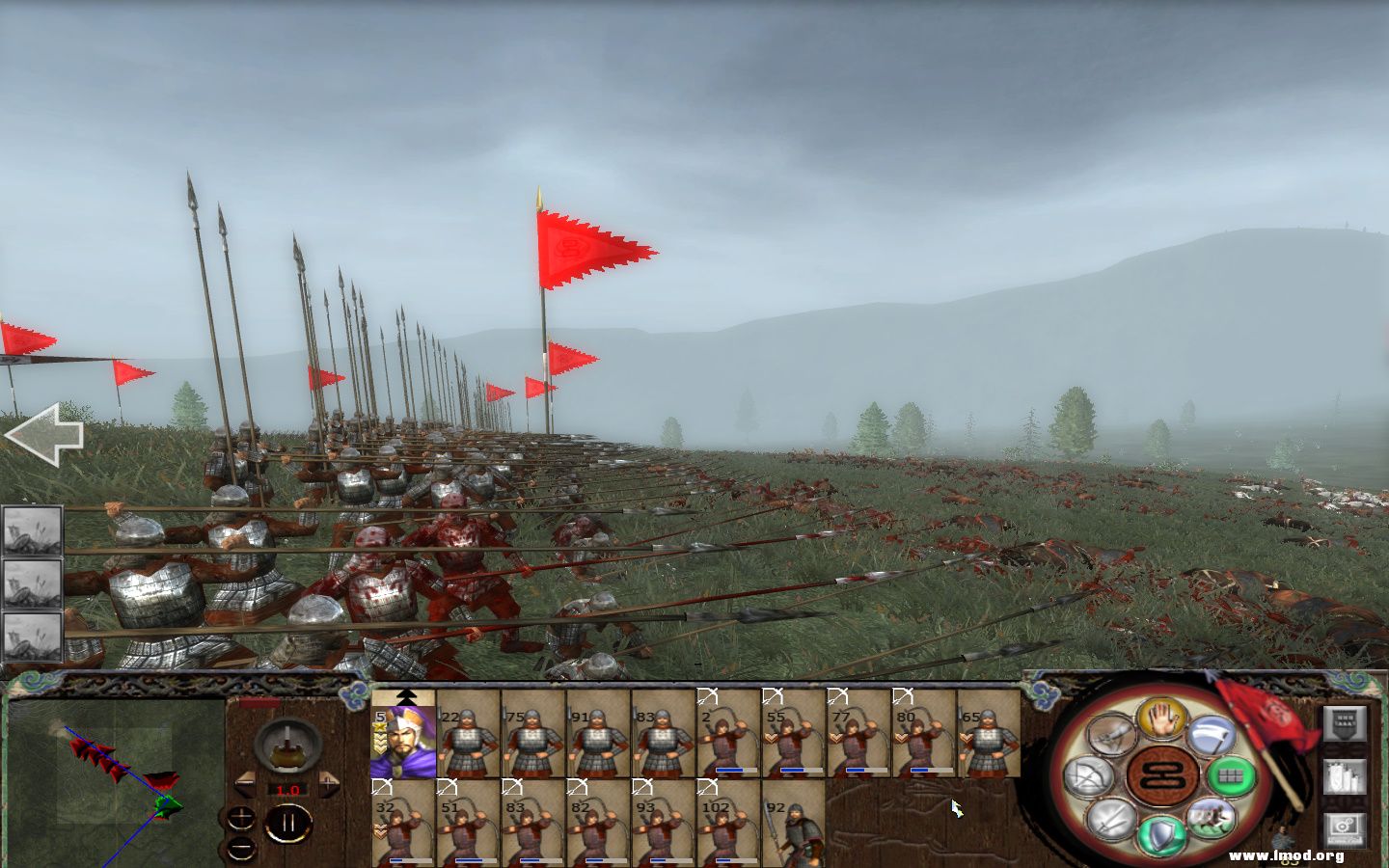Select the halberd command icon on the wheel

[1213, 737]
